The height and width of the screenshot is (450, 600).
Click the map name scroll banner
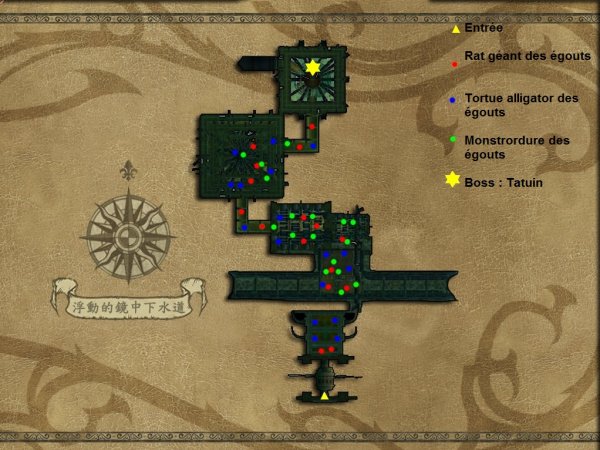tap(130, 297)
